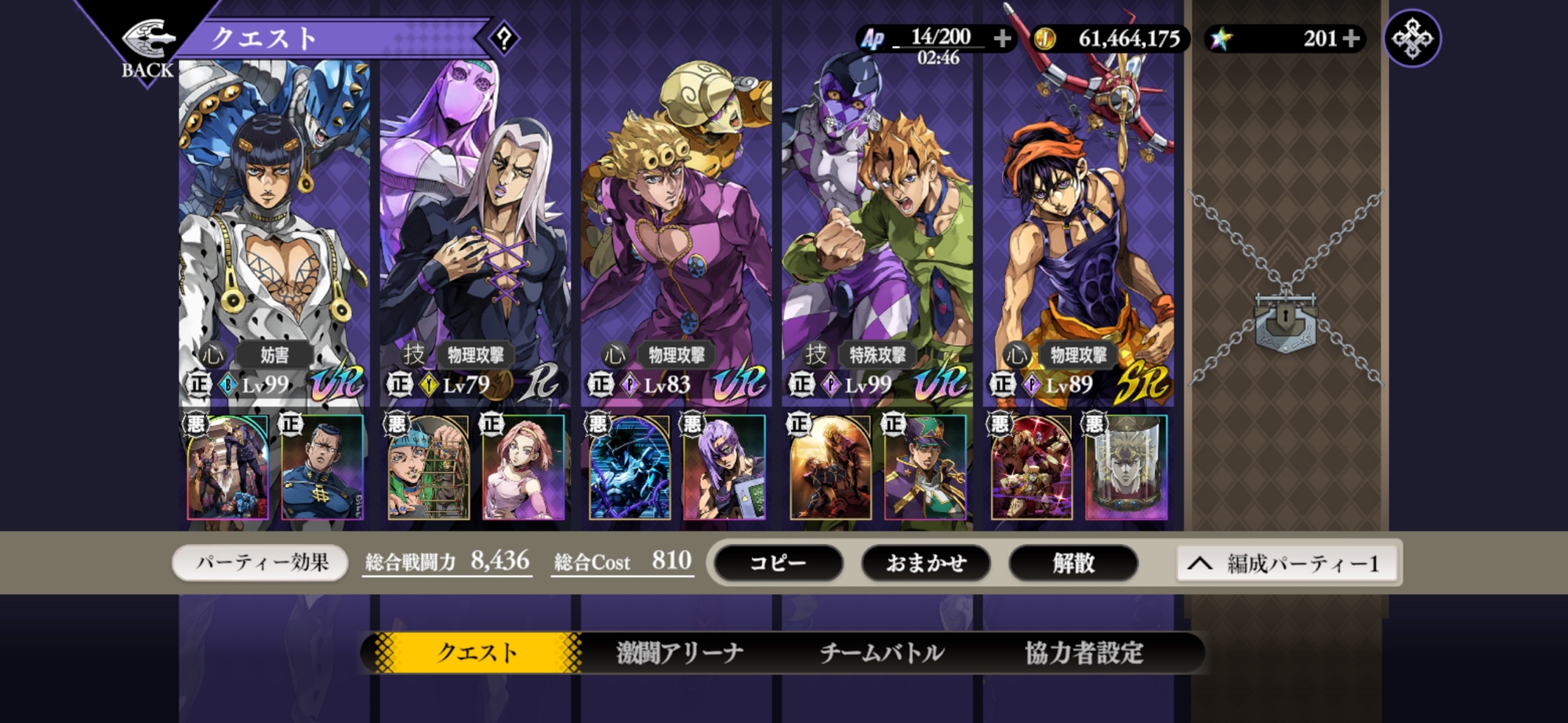Select the Lv99 Bucciarati character card
The image size is (1568, 723).
[x=274, y=235]
